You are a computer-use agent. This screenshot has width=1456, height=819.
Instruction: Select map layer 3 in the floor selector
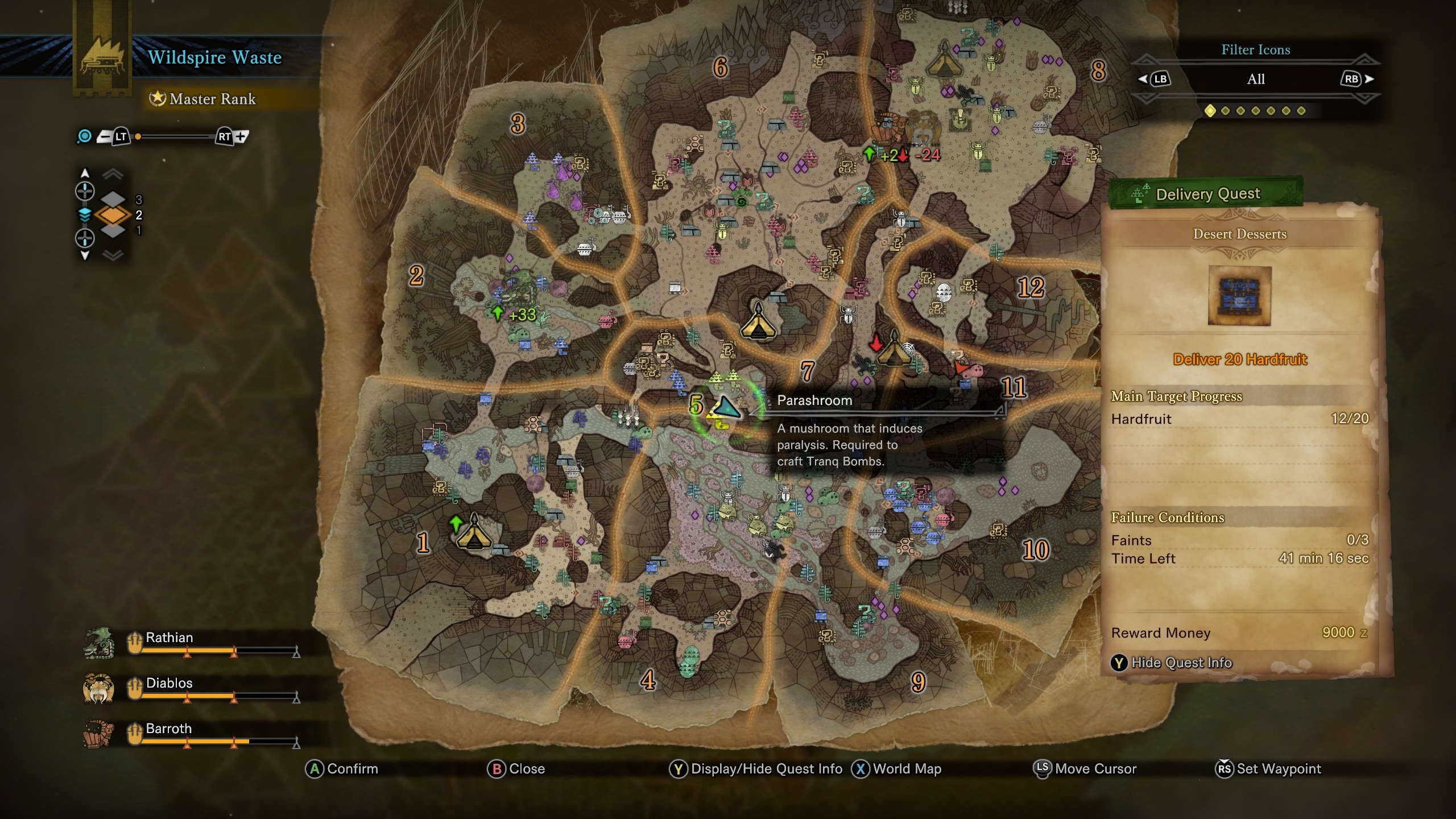pos(112,199)
